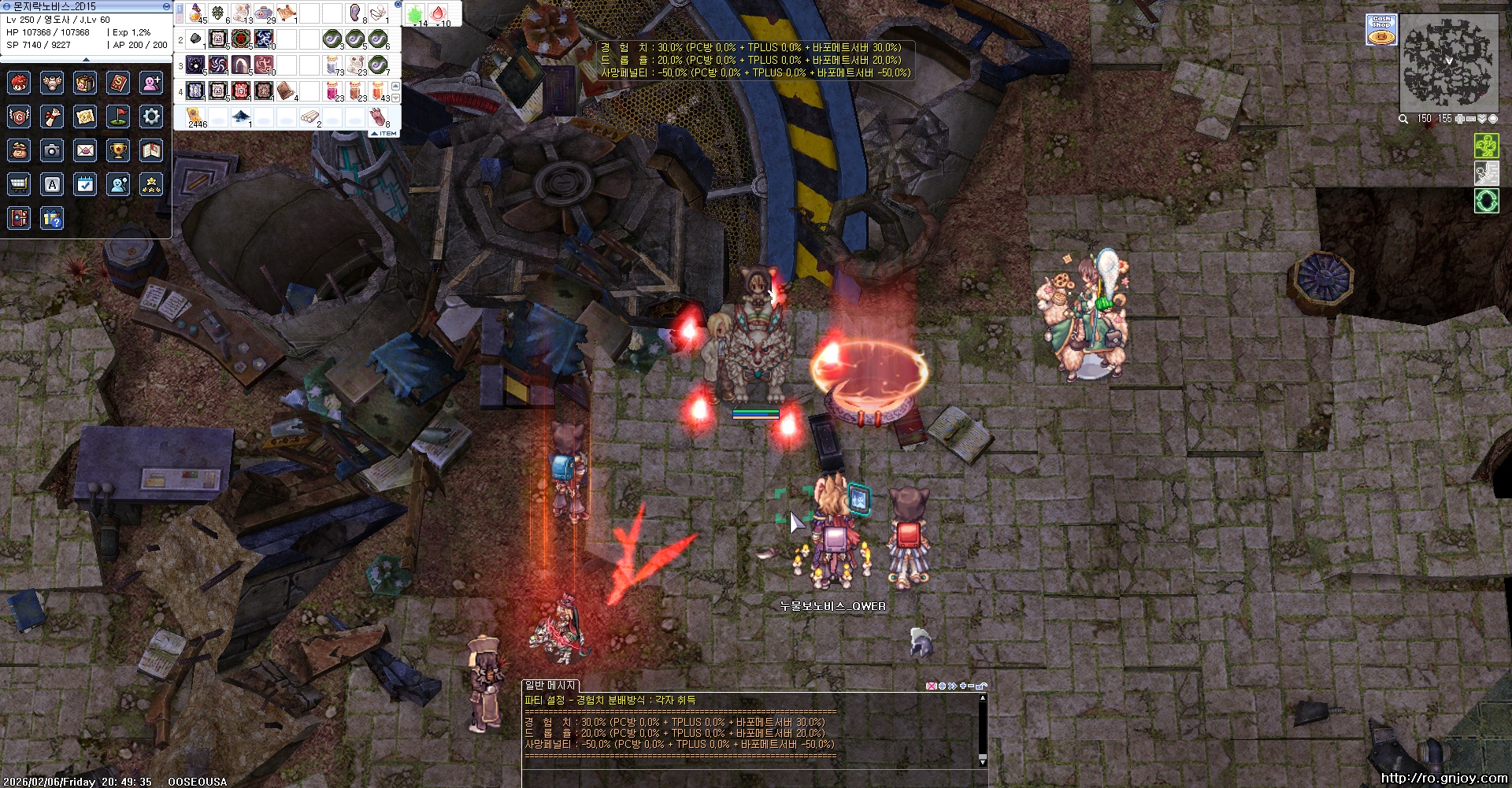Zoom in the minimap with plus button

(x=1459, y=119)
